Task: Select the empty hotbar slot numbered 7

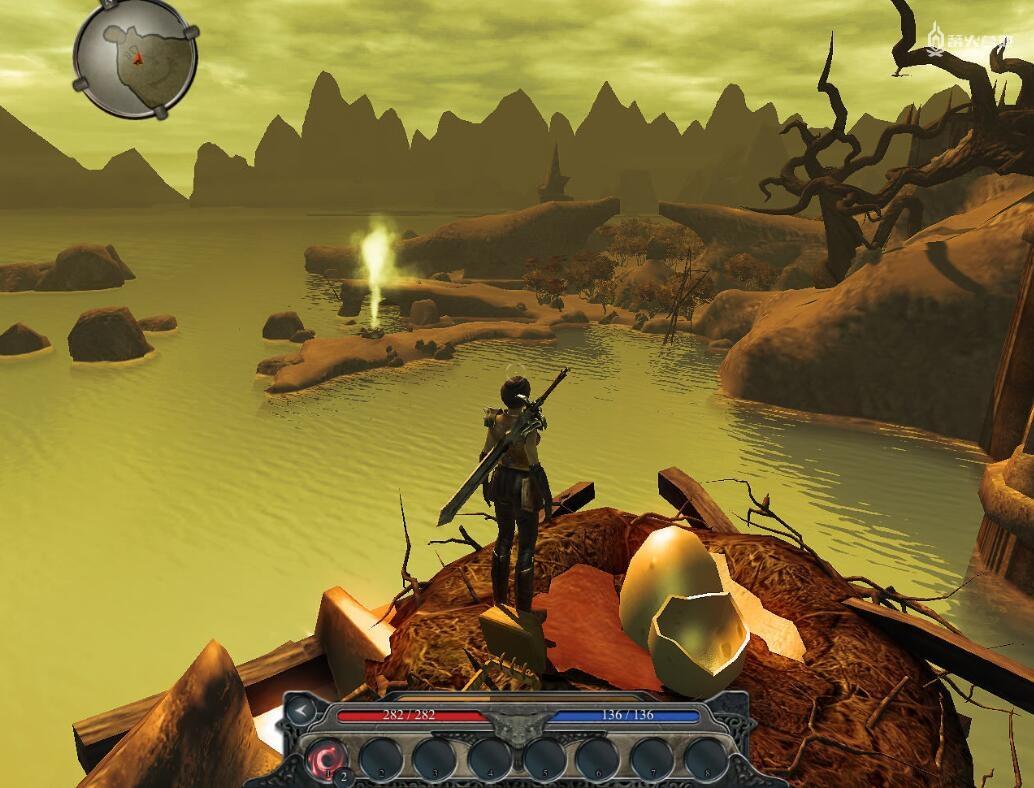Action: 652,758
